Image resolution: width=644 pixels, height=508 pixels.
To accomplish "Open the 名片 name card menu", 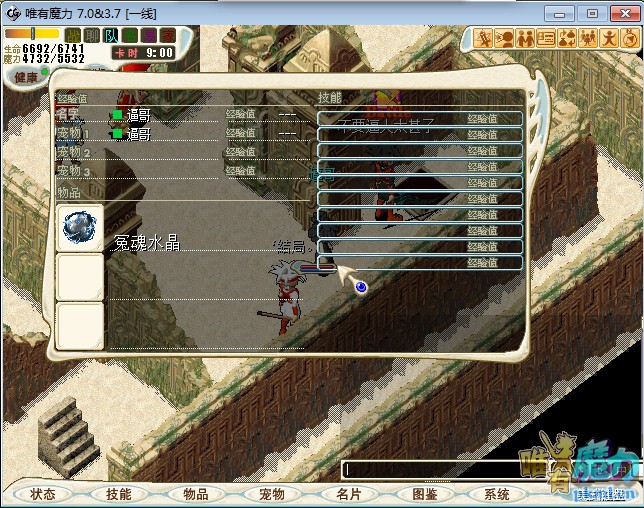I will pyautogui.click(x=348, y=494).
